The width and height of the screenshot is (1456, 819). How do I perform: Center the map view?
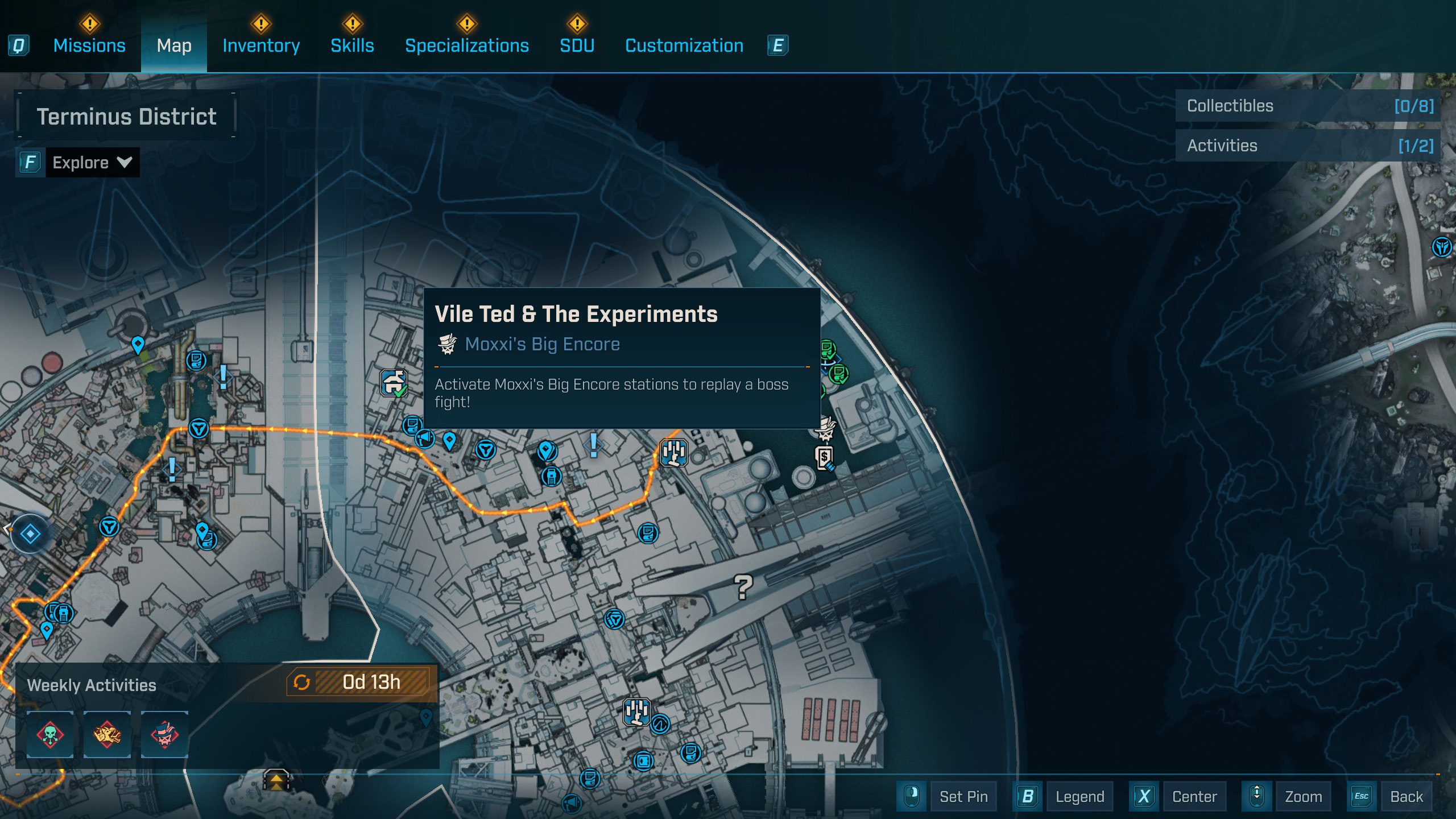(x=1194, y=796)
